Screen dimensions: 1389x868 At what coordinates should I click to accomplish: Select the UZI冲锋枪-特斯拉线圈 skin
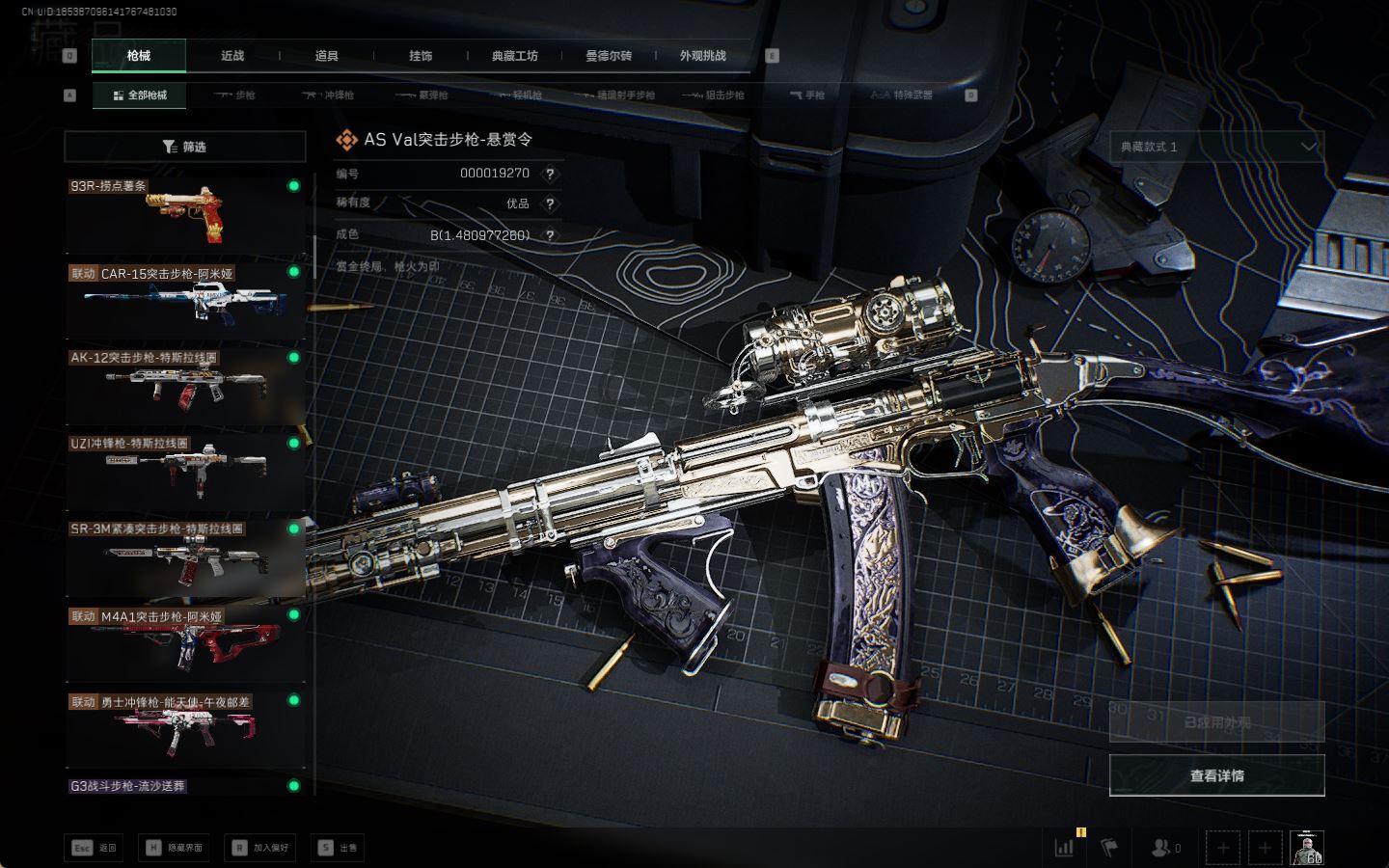tap(183, 471)
